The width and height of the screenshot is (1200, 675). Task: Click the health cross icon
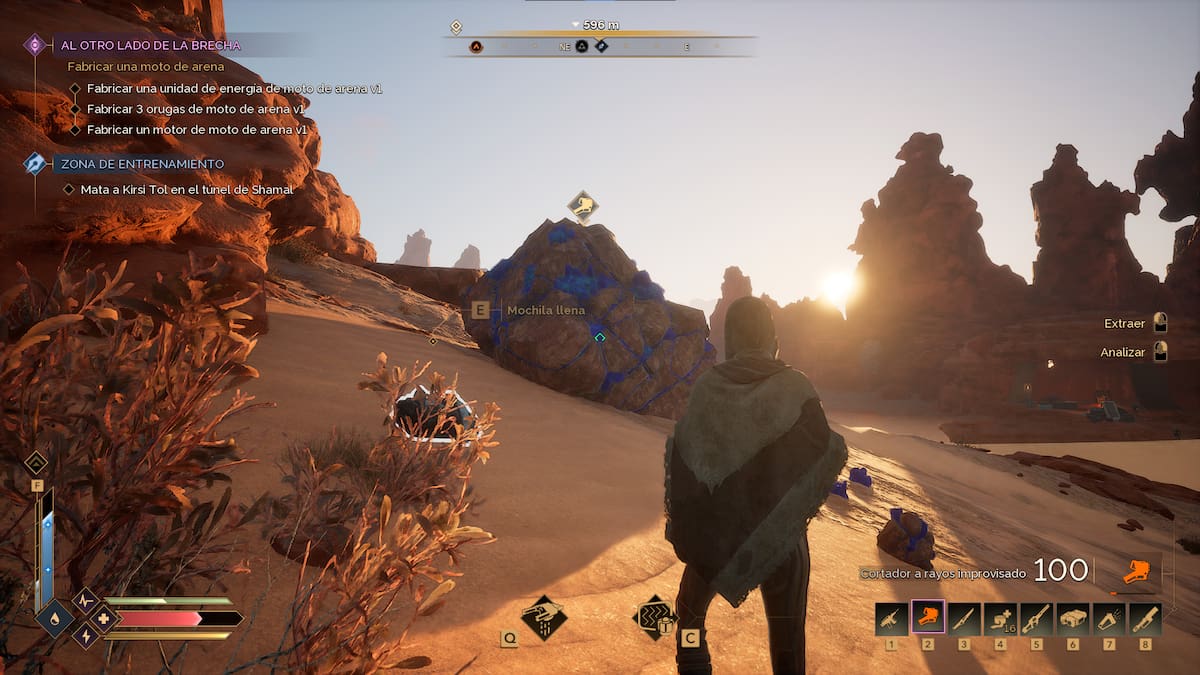click(x=103, y=618)
